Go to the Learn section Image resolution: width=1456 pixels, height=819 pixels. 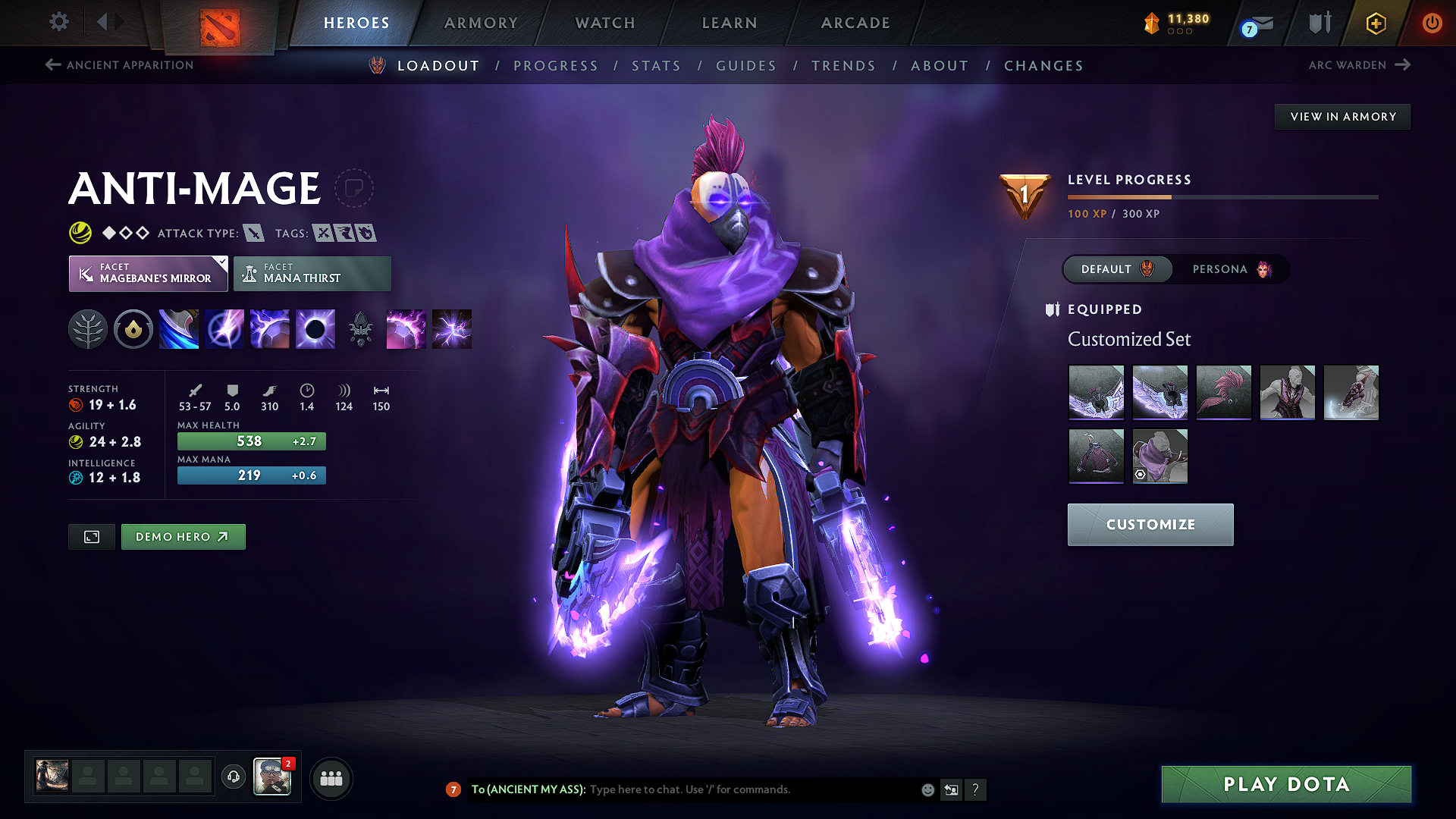[730, 23]
